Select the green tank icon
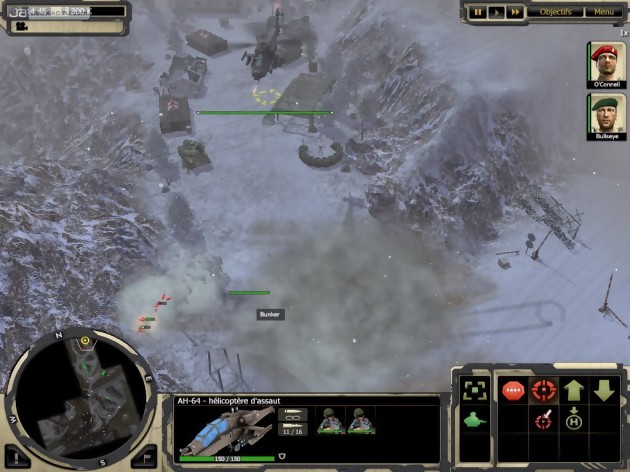The width and height of the screenshot is (630, 472). point(474,419)
